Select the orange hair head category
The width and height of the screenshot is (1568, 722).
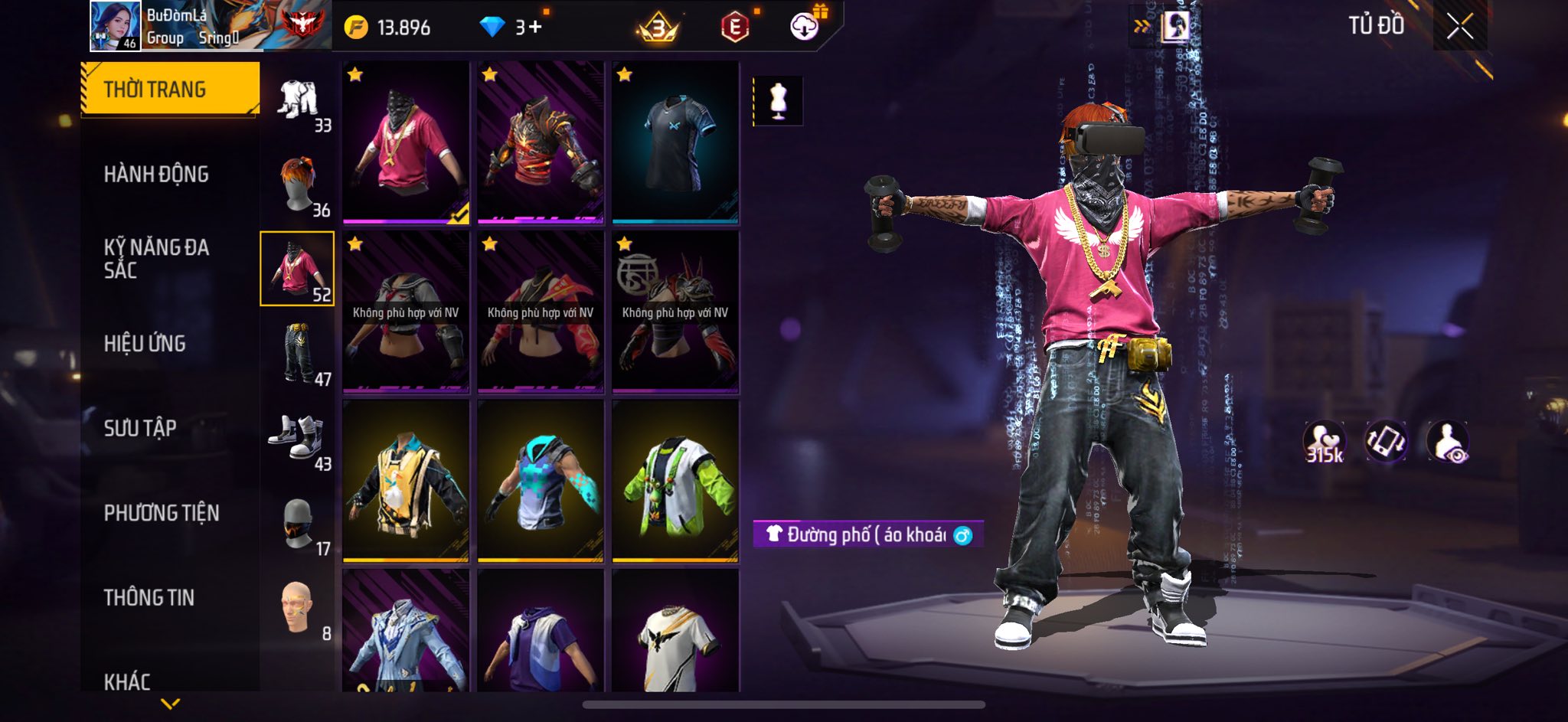click(298, 185)
